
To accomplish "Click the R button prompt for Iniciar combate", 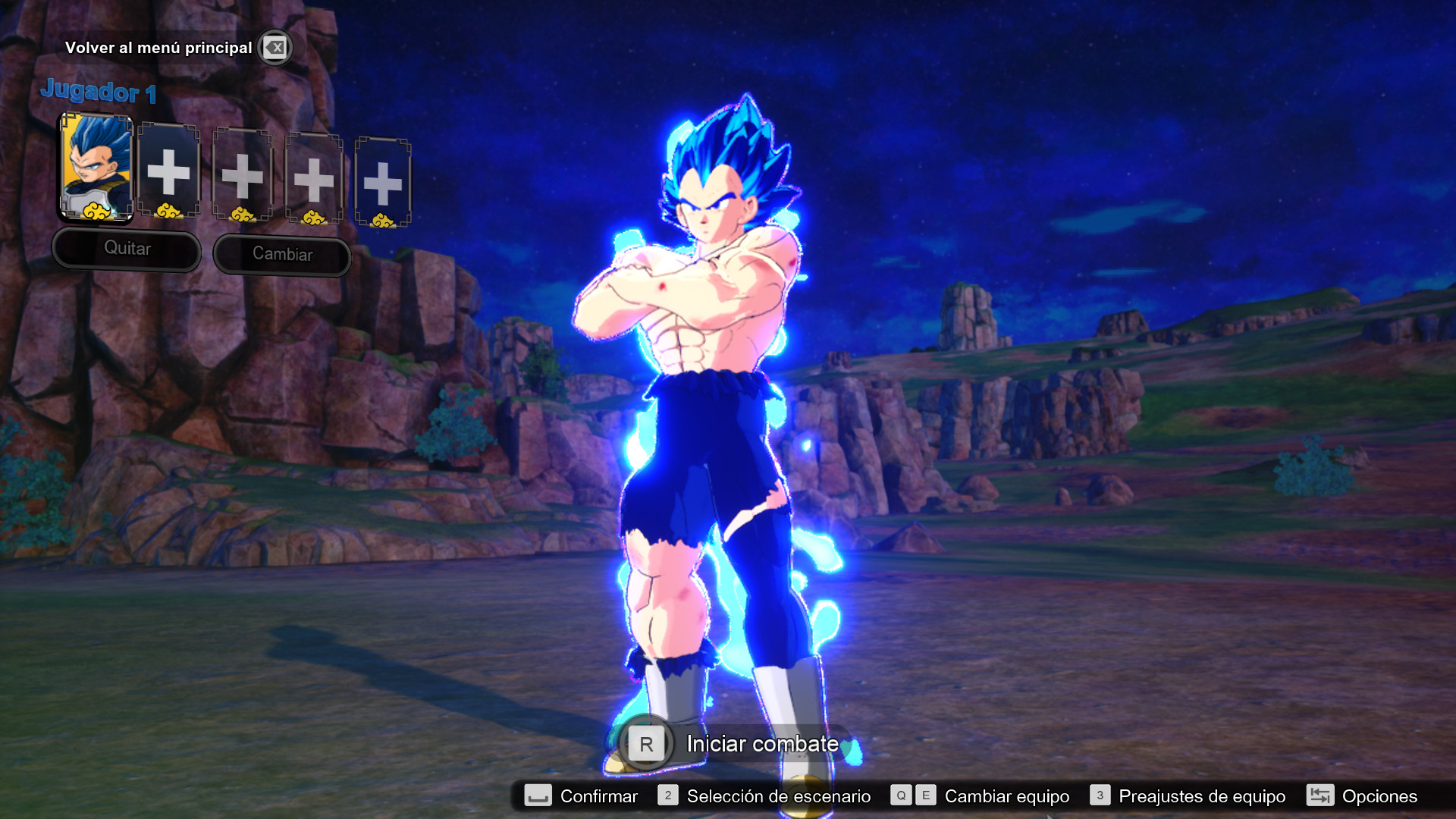I will tap(645, 744).
